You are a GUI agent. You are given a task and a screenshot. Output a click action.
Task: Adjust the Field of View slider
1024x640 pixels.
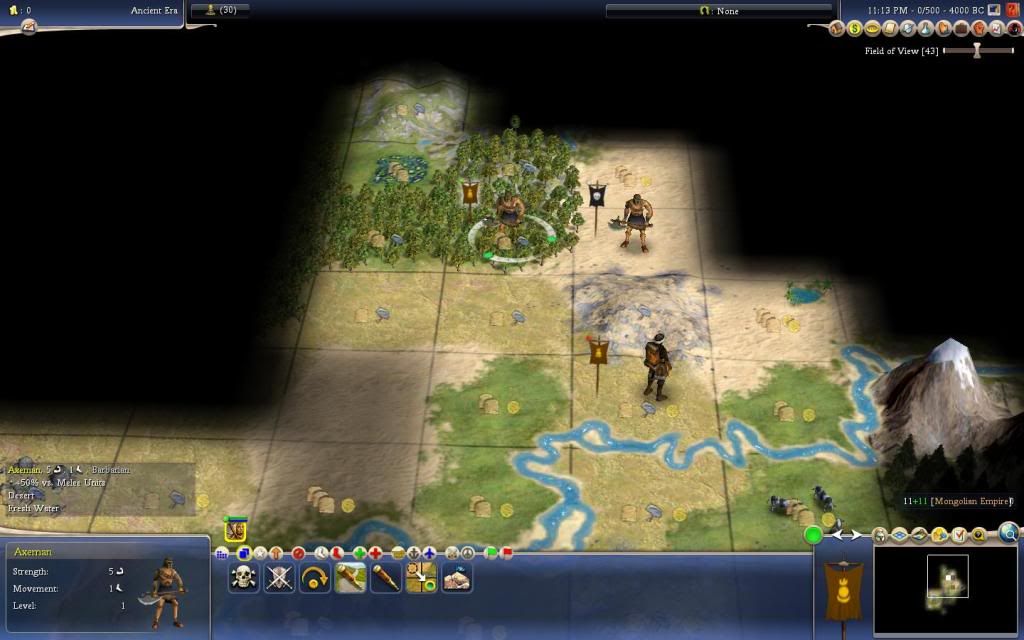pyautogui.click(x=977, y=51)
